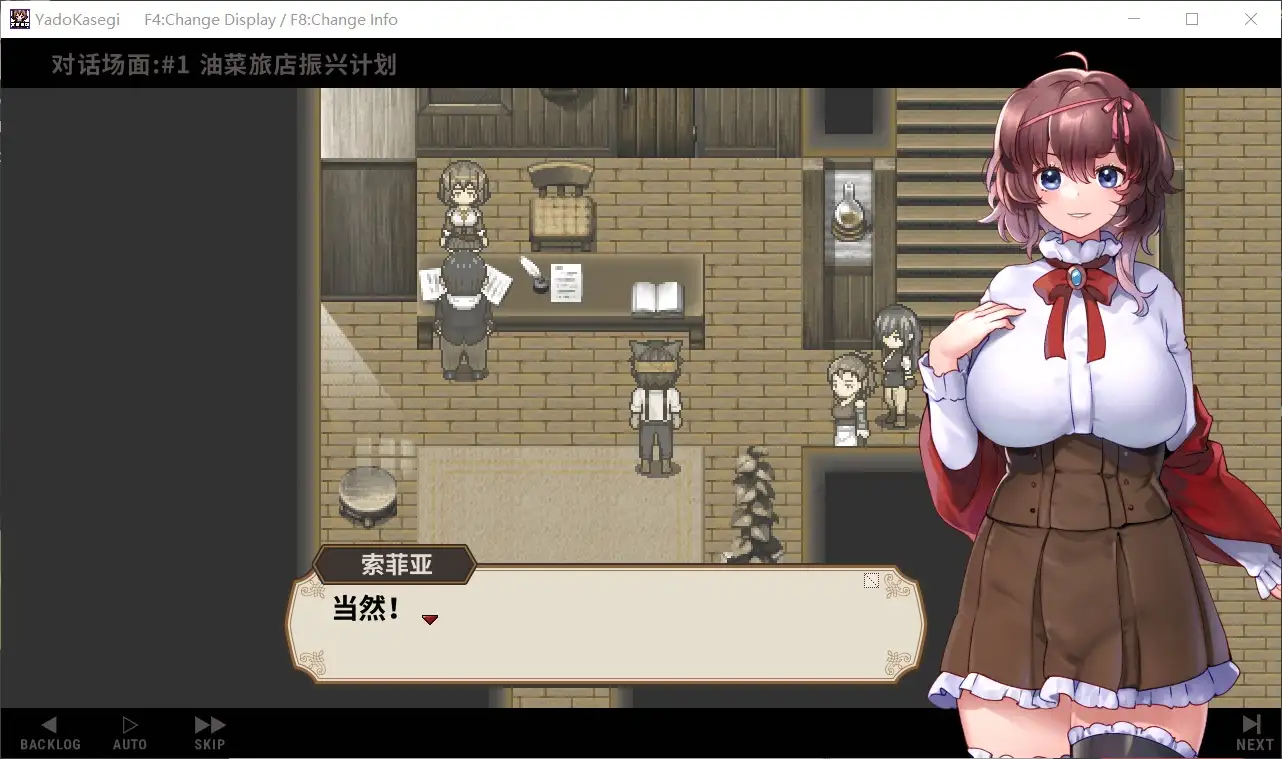
Task: Hide the dialogue box with corner icon
Action: (x=871, y=581)
